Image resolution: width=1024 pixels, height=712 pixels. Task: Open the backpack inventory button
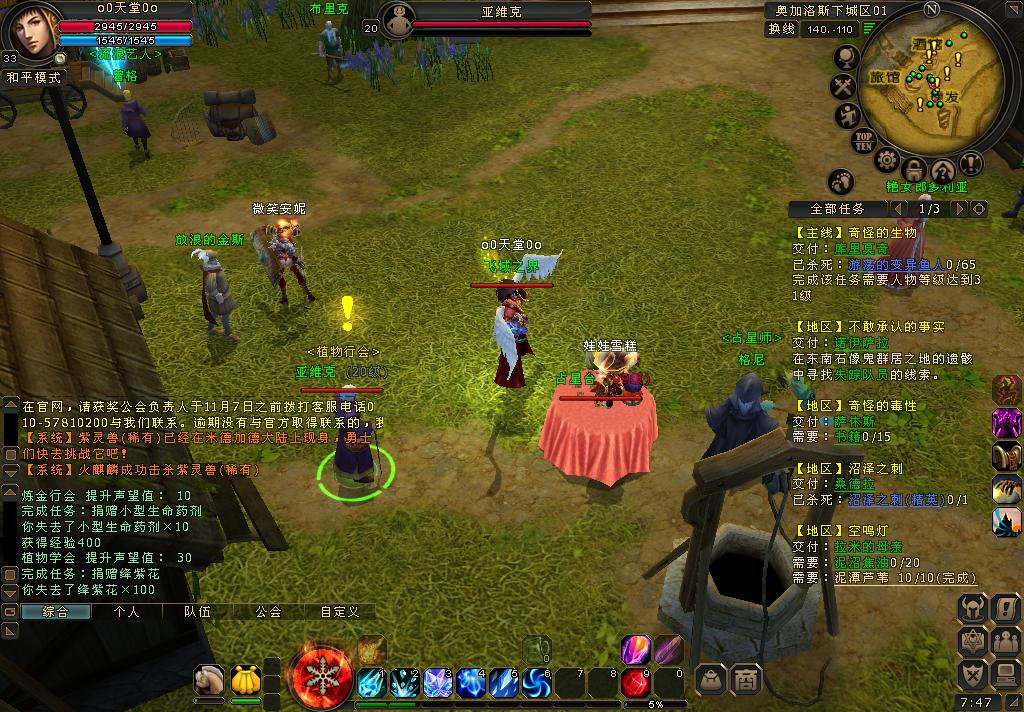pos(711,680)
